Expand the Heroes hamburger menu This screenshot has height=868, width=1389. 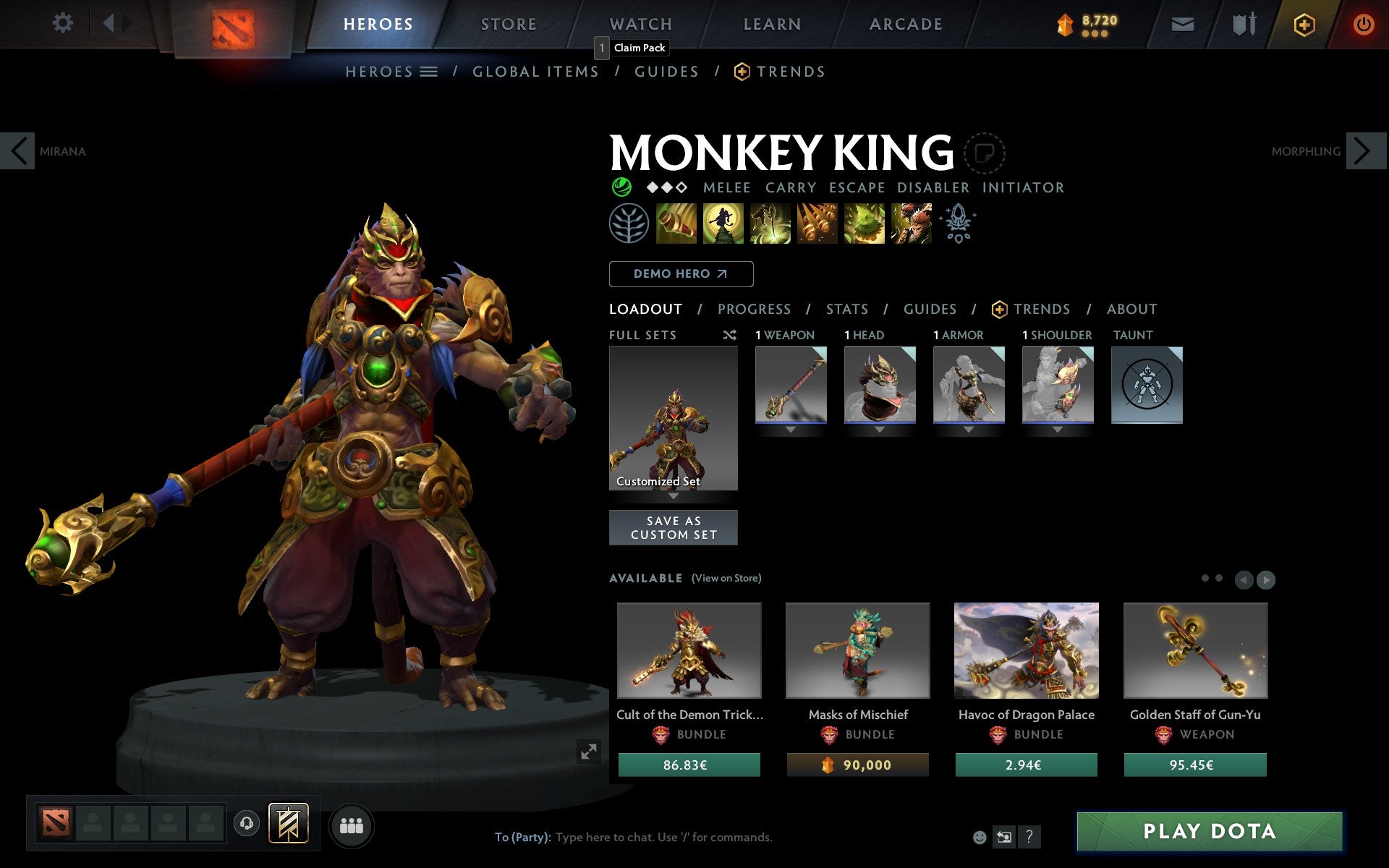coord(428,71)
